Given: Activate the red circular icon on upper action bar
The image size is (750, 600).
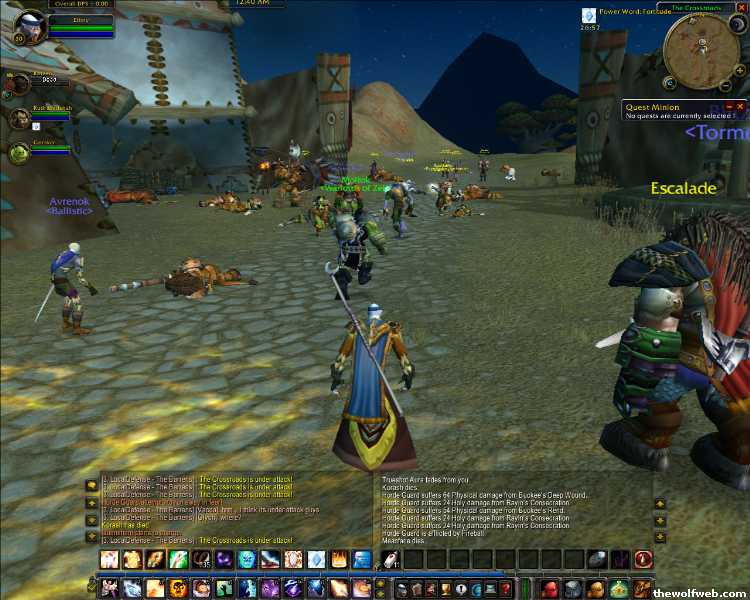Looking at the screenshot, I should point(643,560).
